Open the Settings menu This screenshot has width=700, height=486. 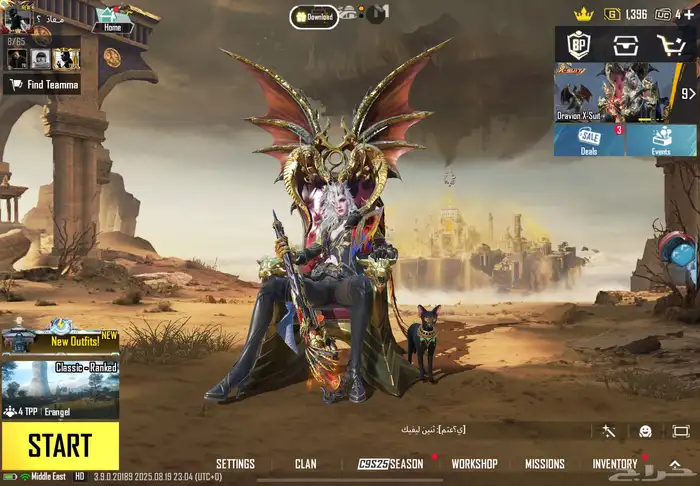[x=235, y=465]
